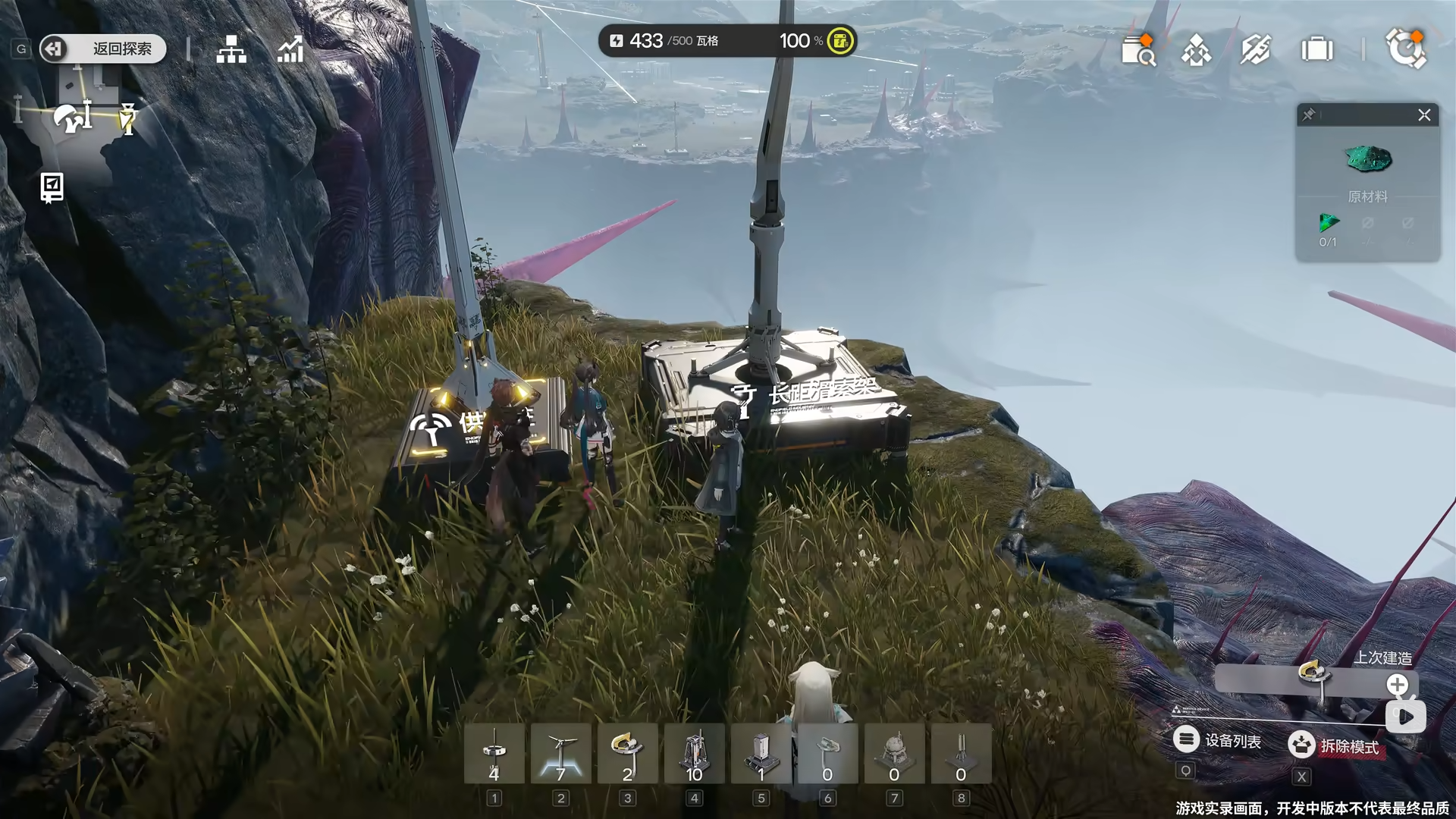Image resolution: width=1456 pixels, height=819 pixels.
Task: Open the bar chart statistics icon
Action: click(290, 49)
